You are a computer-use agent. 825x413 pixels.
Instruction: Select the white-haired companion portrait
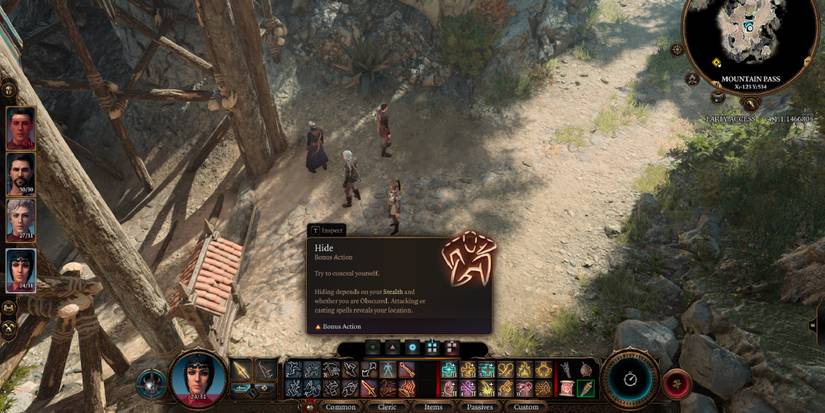coord(20,220)
